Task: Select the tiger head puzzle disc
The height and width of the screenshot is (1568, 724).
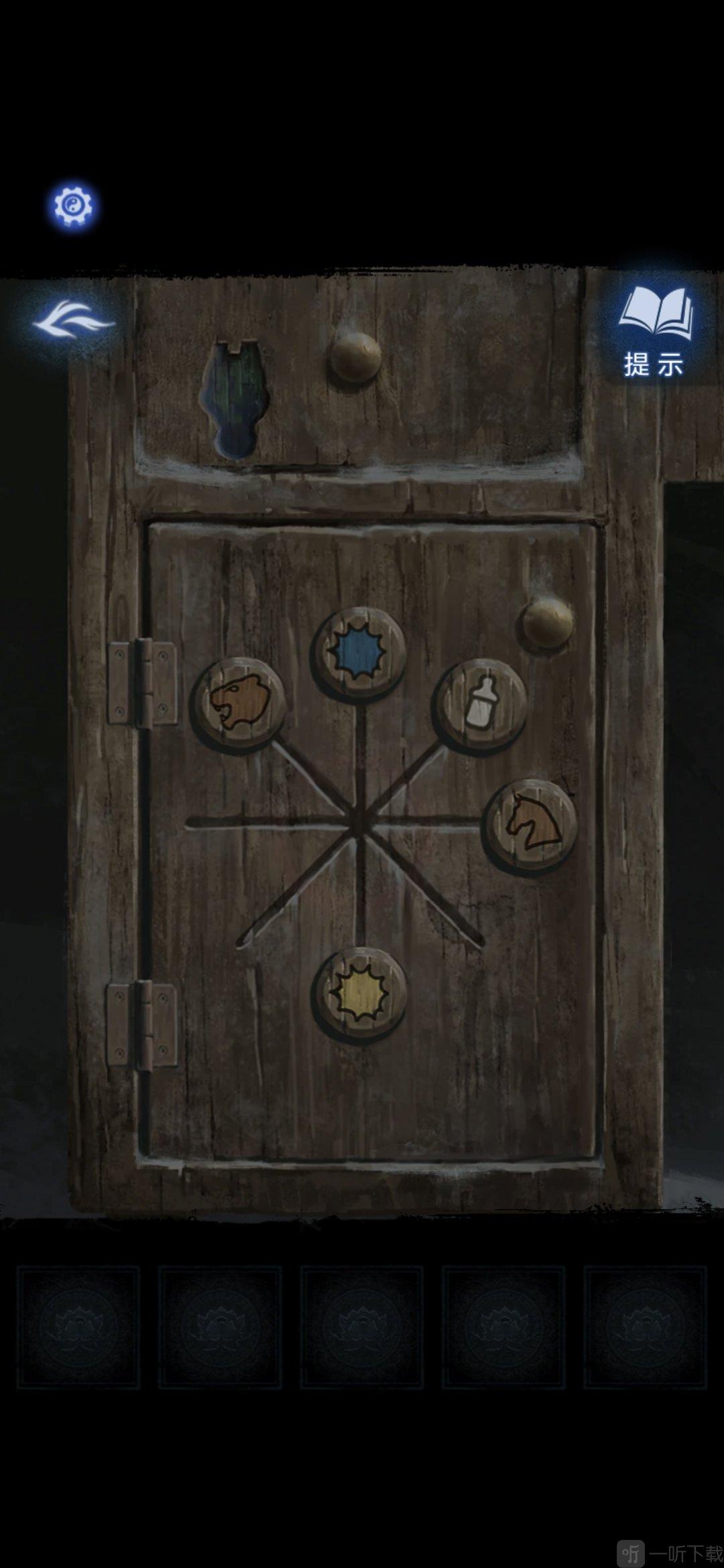Action: click(x=239, y=703)
